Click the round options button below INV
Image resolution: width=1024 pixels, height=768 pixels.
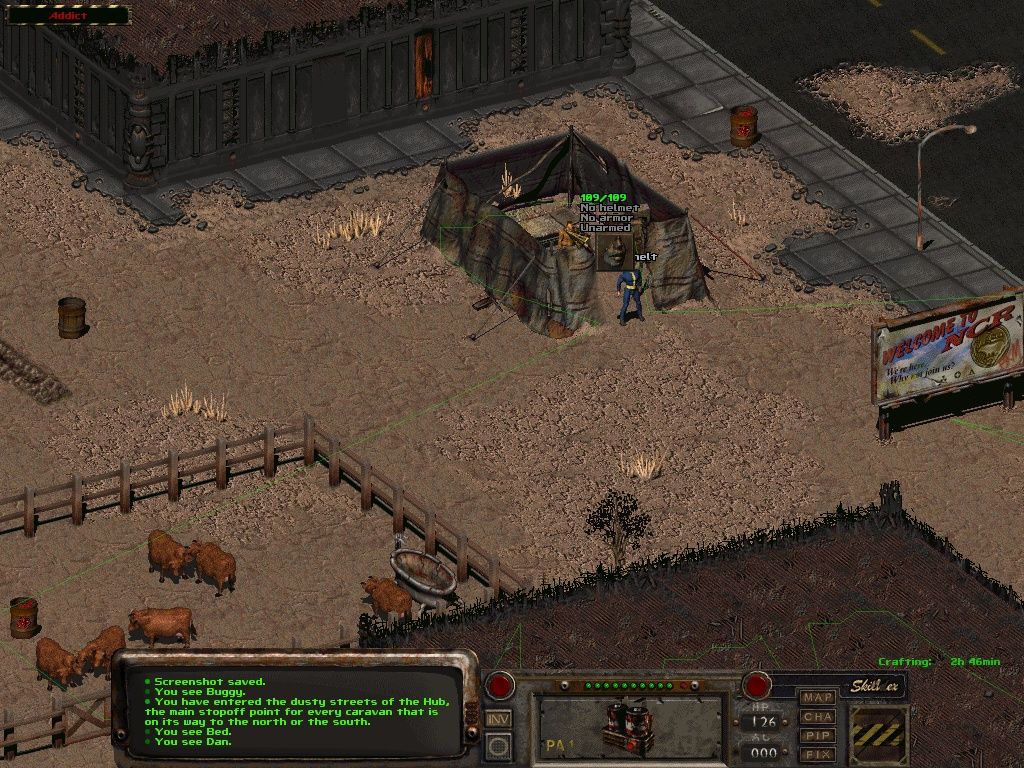point(498,744)
